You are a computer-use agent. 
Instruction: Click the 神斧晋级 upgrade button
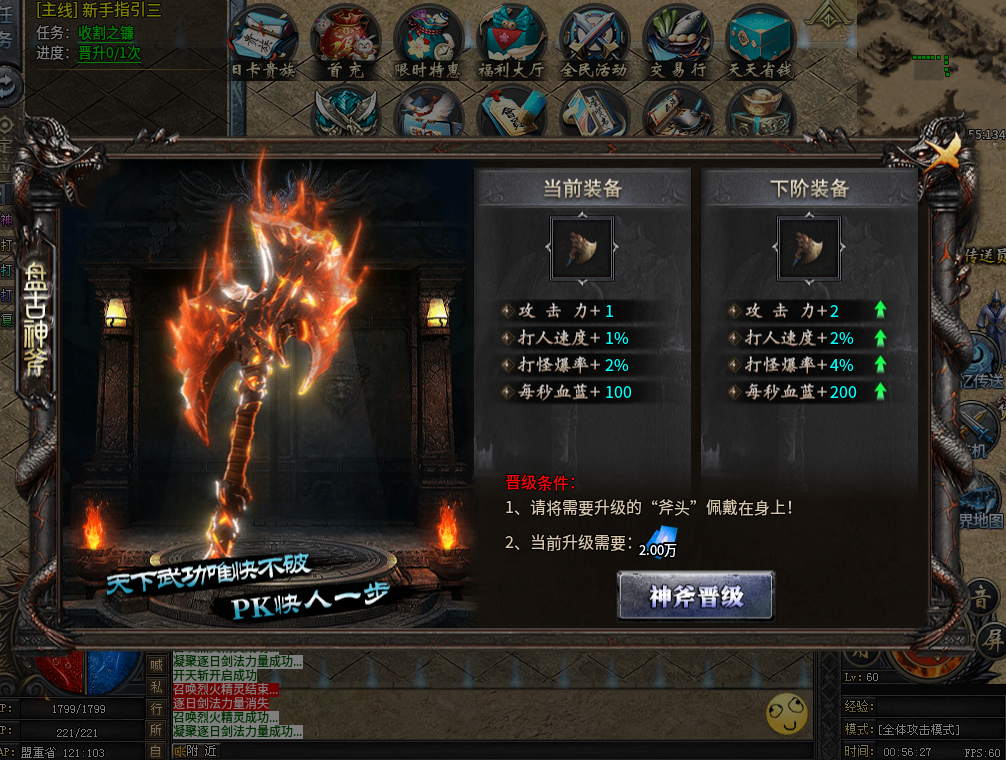695,597
